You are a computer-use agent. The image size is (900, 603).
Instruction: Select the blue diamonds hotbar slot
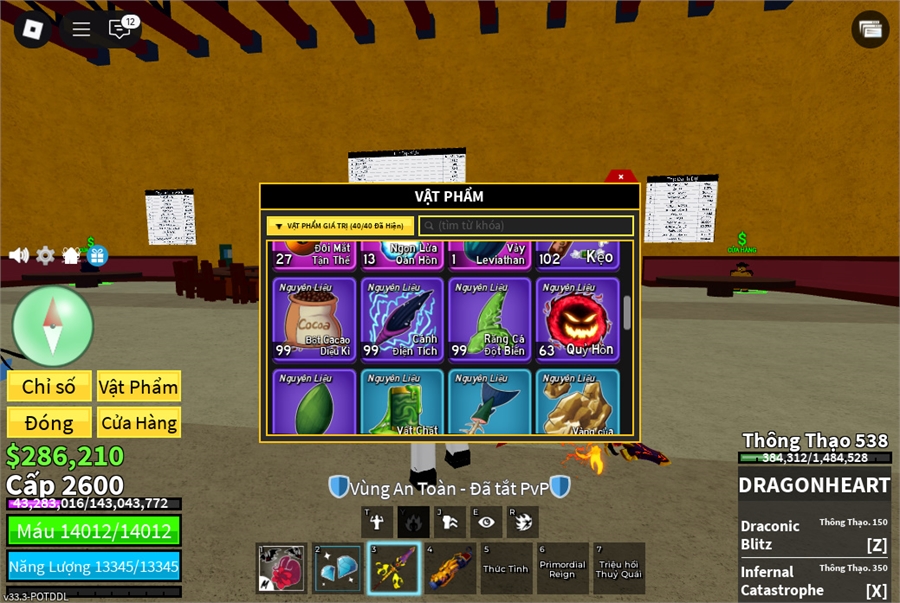(x=338, y=568)
